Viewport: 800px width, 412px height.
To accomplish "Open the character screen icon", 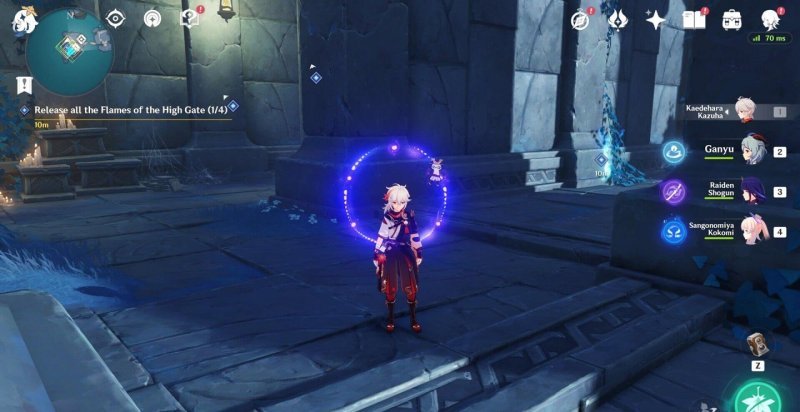I will 770,19.
